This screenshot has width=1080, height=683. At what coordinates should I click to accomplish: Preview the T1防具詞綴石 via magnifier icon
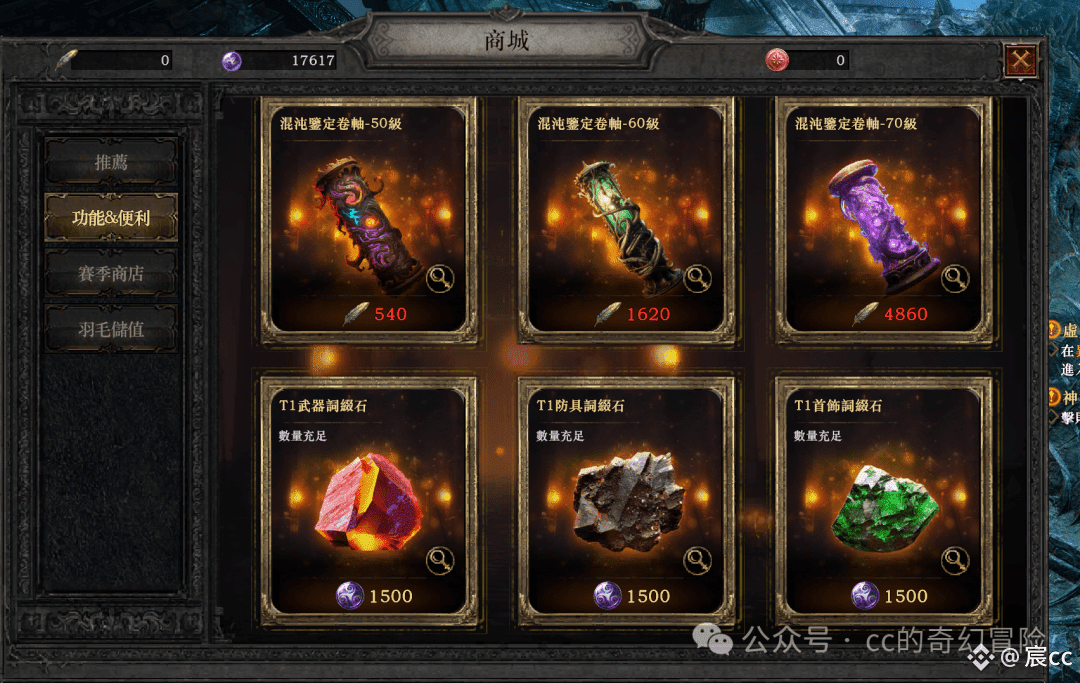pos(698,561)
